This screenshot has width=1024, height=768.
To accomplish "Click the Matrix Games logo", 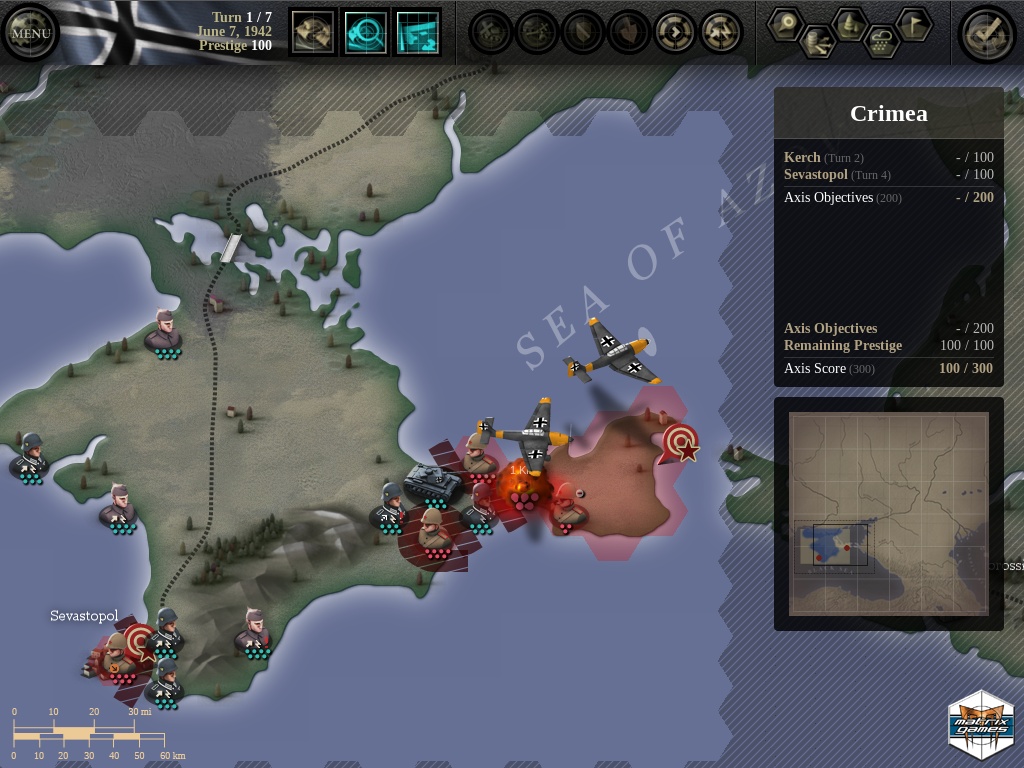I will click(980, 725).
